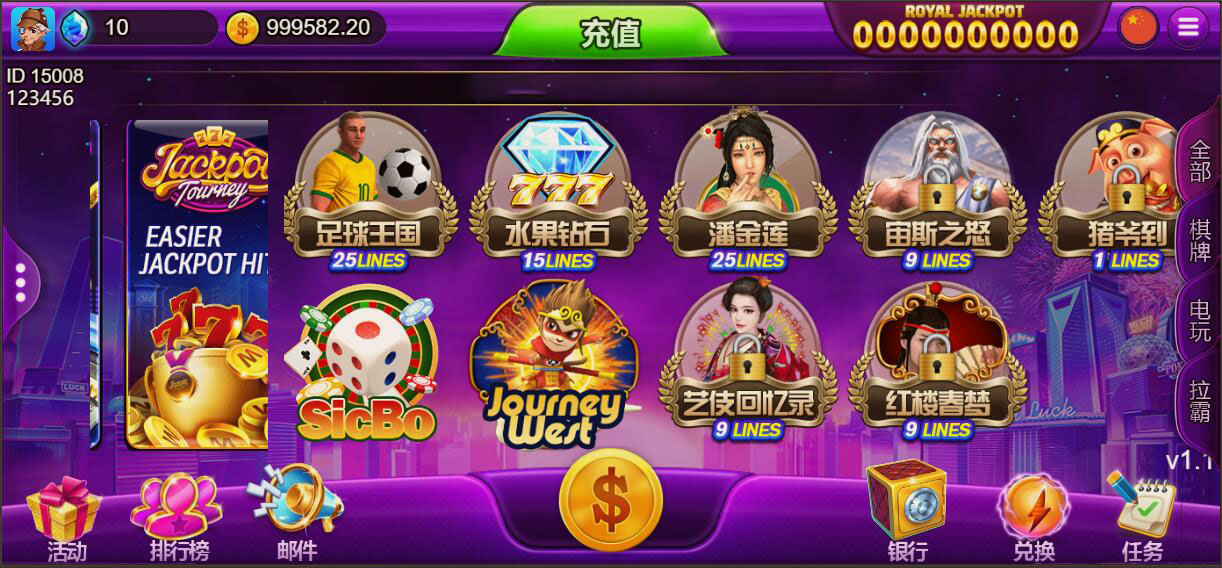Change language via the China flag icon
This screenshot has width=1222, height=568.
[1138, 28]
